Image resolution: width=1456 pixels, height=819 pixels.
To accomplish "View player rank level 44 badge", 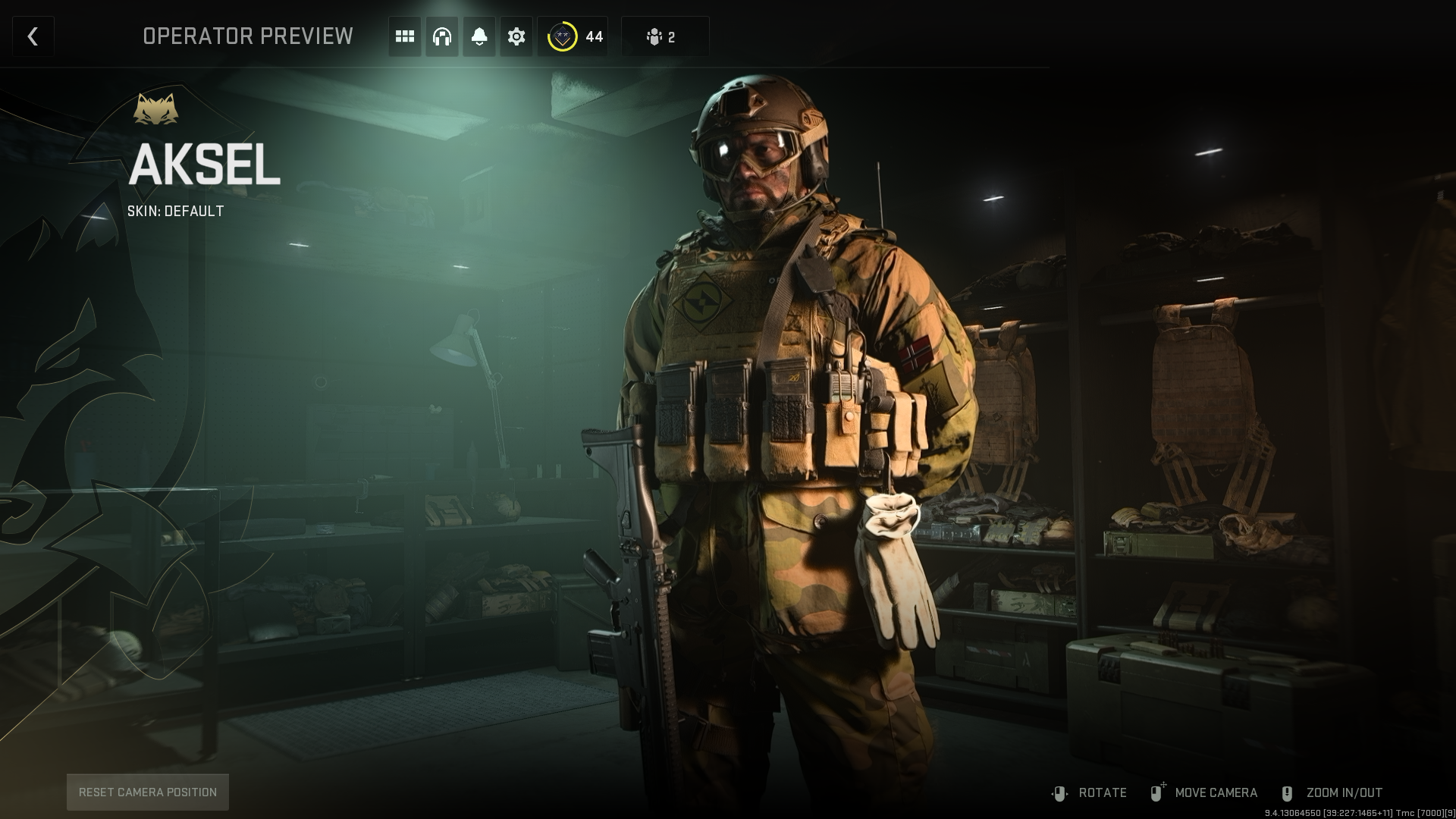I will coord(574,36).
